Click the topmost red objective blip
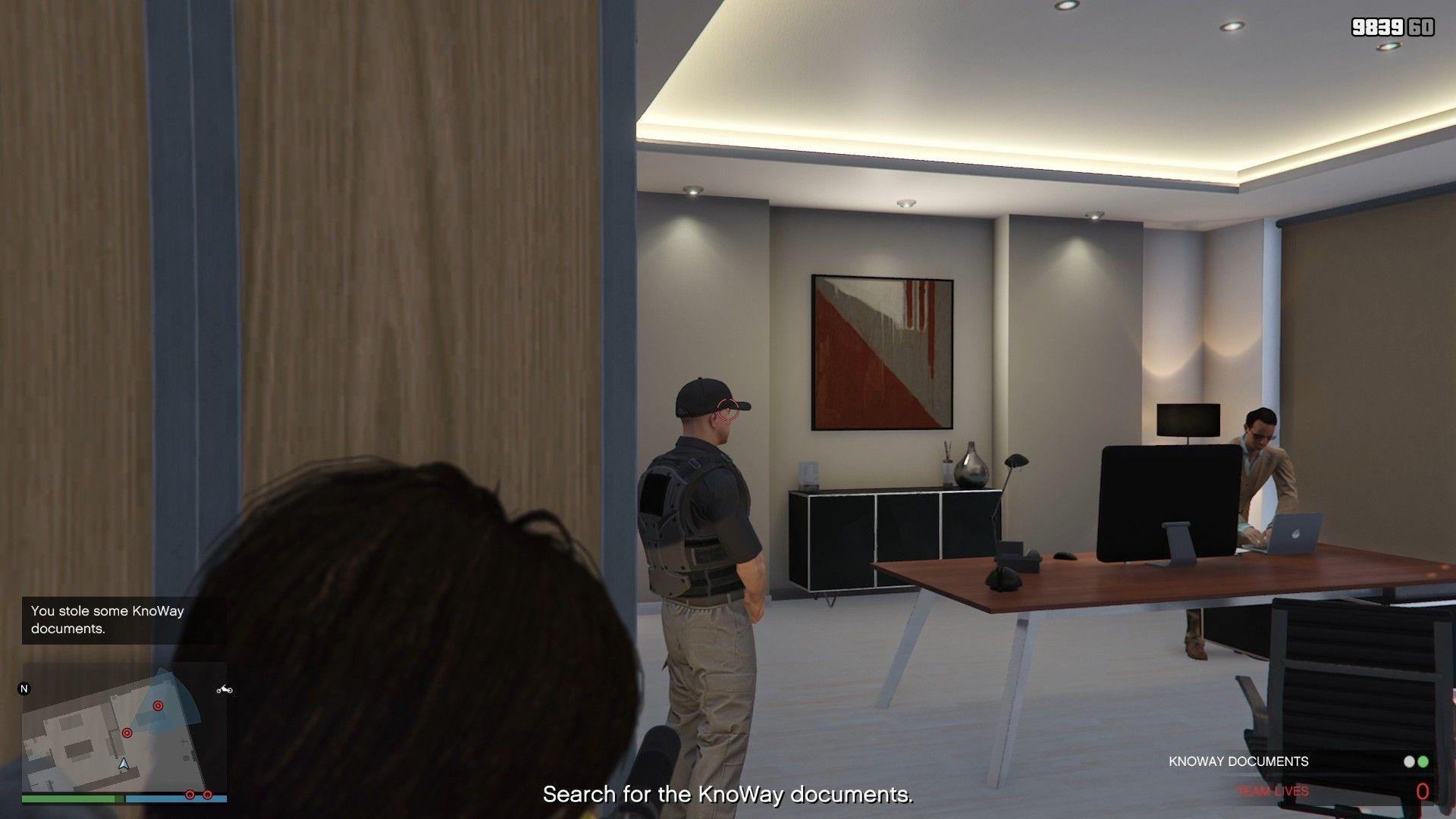This screenshot has width=1456, height=819. click(158, 705)
